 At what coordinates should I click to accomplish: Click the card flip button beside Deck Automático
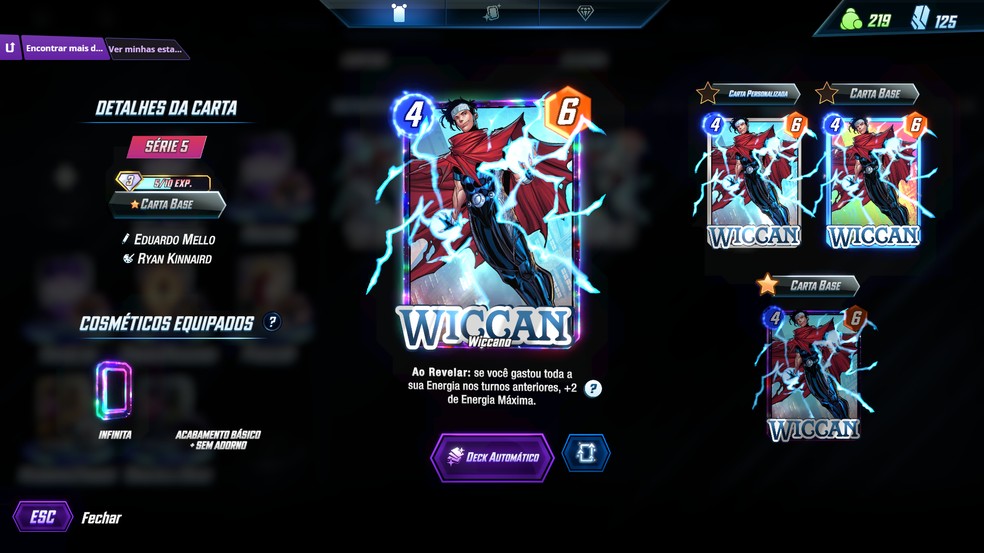click(x=585, y=454)
